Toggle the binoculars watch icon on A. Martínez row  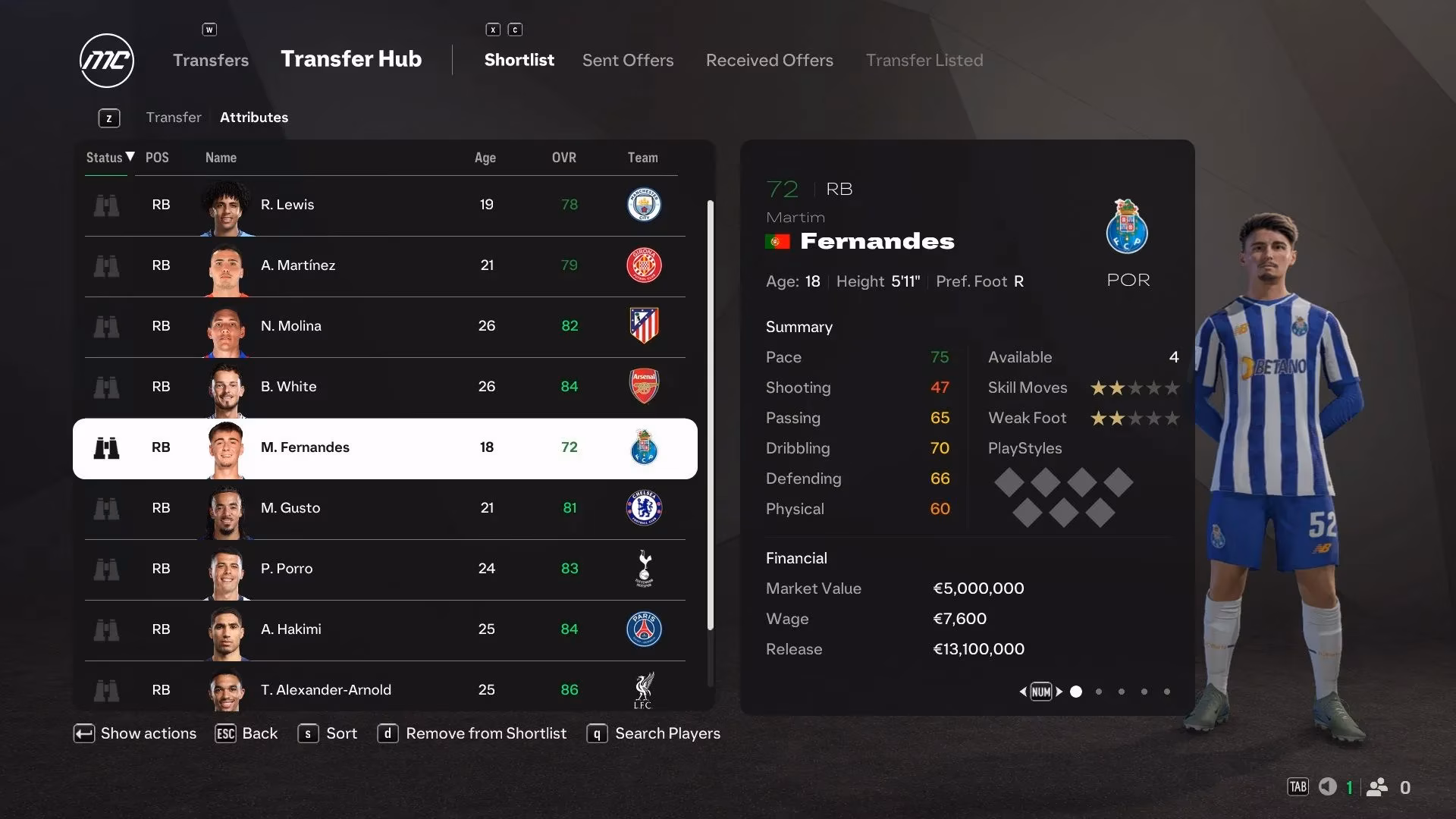pyautogui.click(x=107, y=266)
